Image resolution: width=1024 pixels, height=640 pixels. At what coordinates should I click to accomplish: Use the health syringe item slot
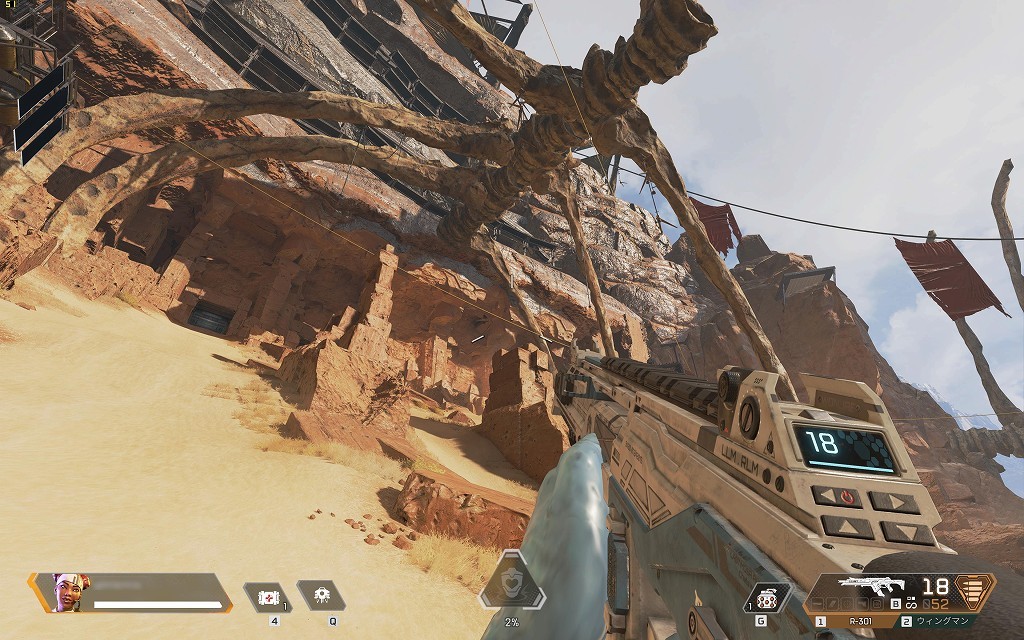pyautogui.click(x=270, y=597)
